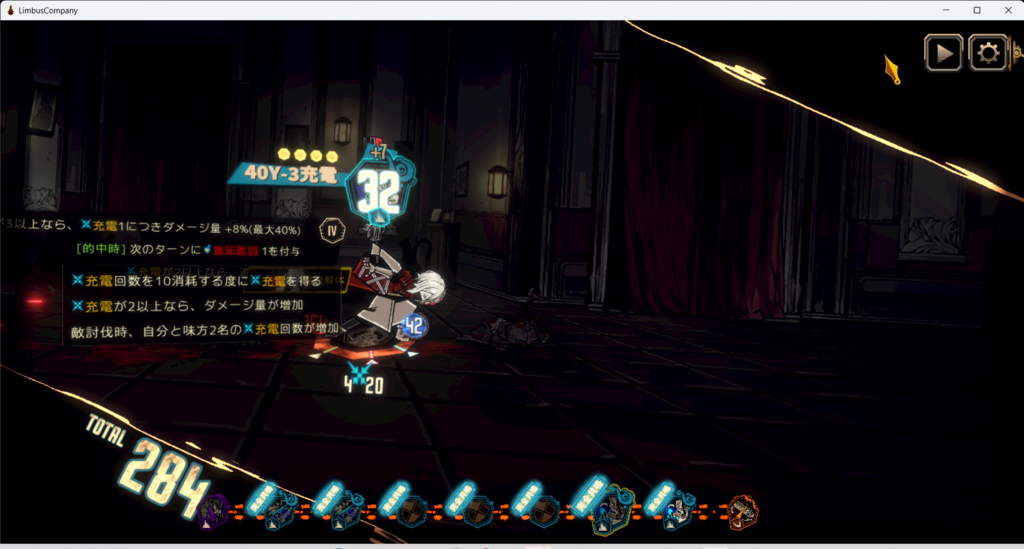Viewport: 1024px width, 549px height.
Task: Select the purple icon starting the chain
Action: [213, 513]
